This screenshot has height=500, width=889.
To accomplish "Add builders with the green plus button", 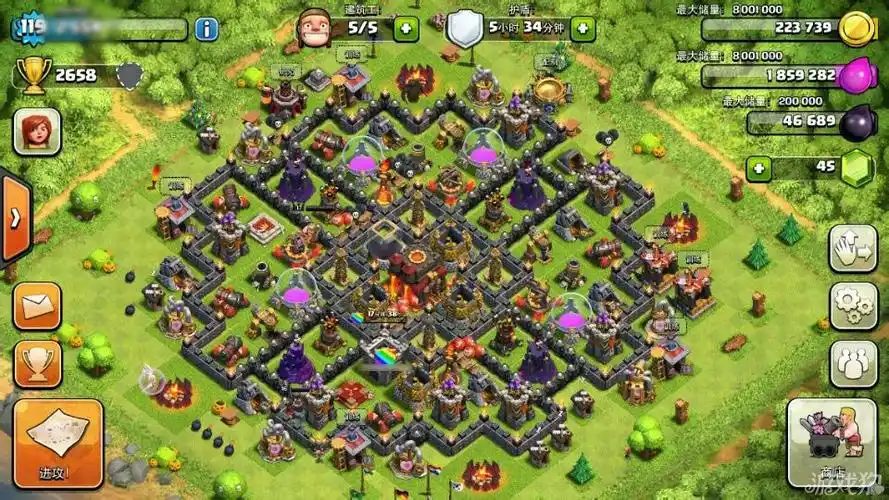I will pyautogui.click(x=406, y=28).
